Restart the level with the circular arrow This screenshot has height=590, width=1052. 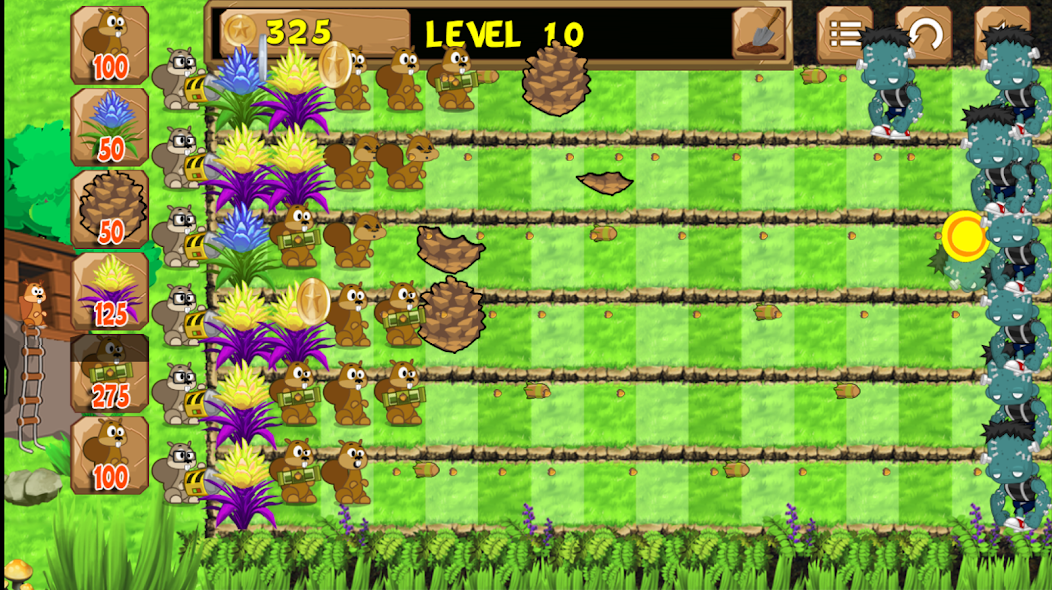[x=923, y=34]
